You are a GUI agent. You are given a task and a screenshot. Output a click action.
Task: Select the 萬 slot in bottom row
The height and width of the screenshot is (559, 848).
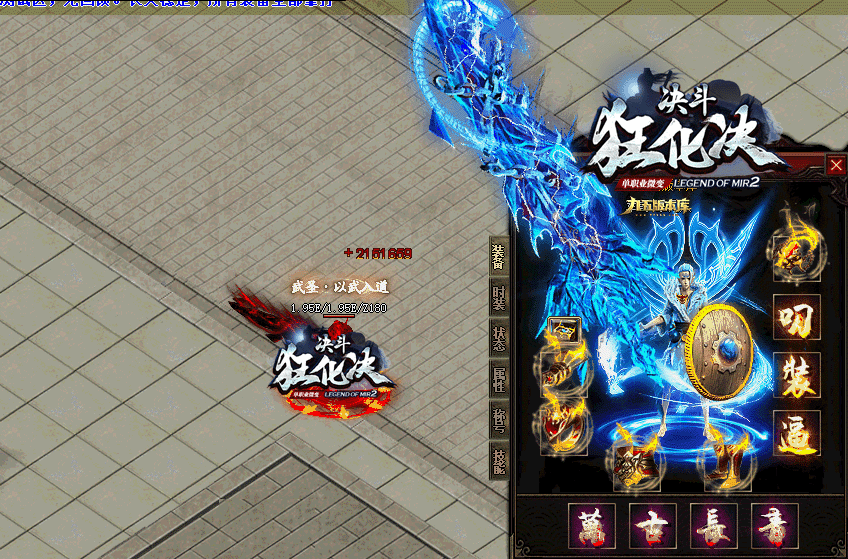592,525
